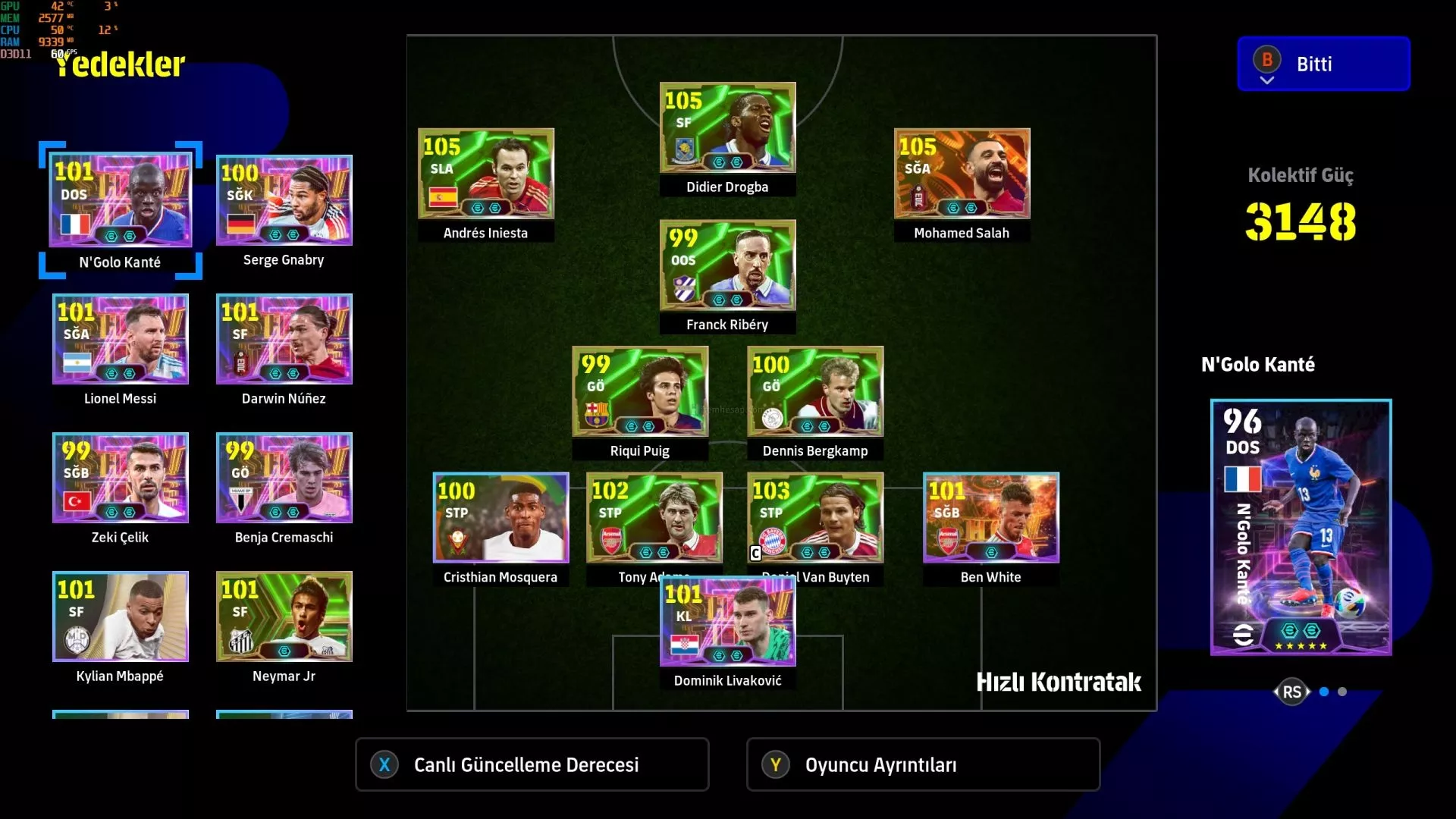Pick Neymar Jr substitute card
This screenshot has height=819, width=1456.
(284, 617)
